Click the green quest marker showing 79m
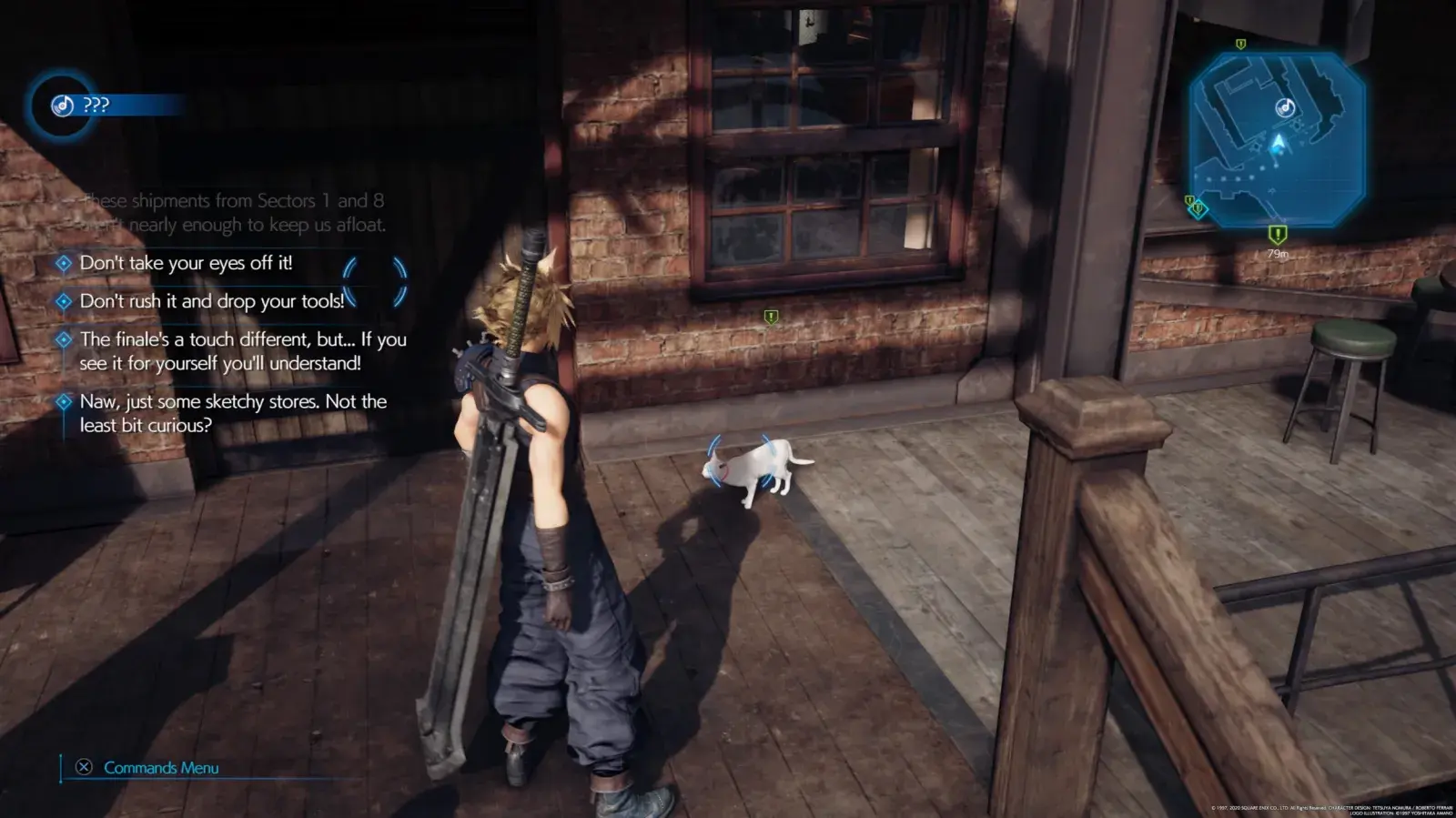1456x818 pixels. coord(1278,236)
